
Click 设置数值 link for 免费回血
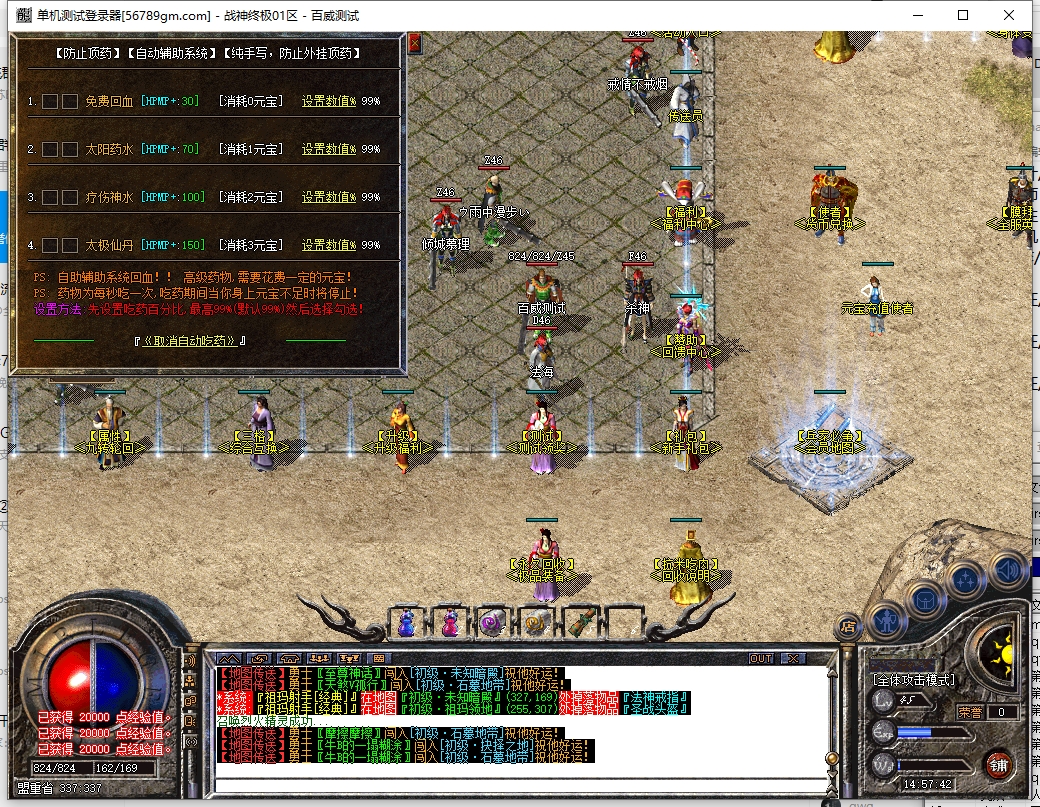click(x=329, y=101)
